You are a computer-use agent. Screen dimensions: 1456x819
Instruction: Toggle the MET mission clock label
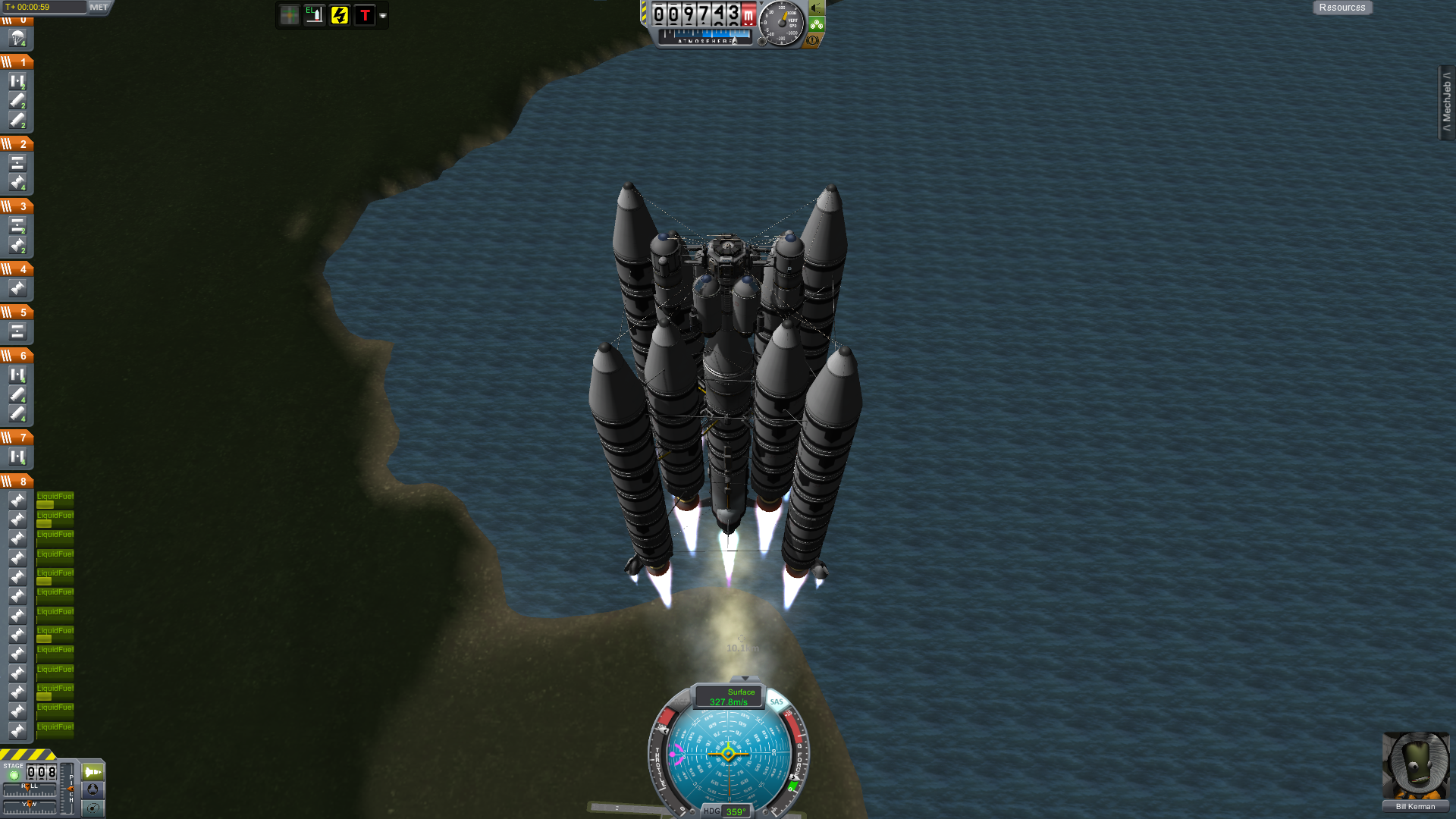[x=99, y=8]
